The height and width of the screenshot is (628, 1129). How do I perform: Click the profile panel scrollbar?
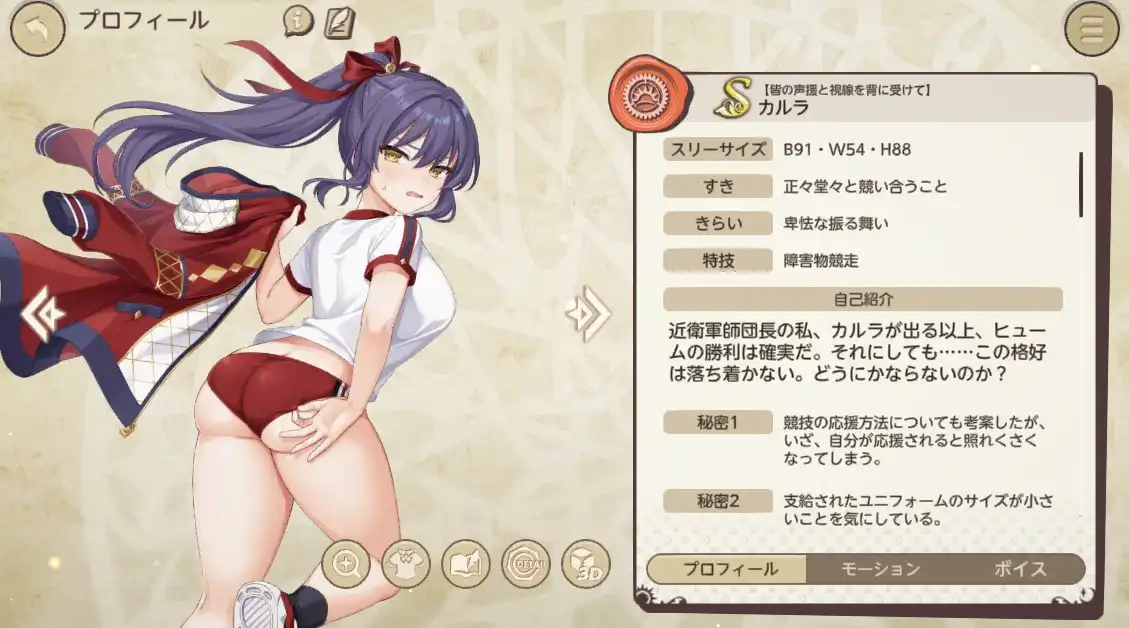tap(1081, 185)
